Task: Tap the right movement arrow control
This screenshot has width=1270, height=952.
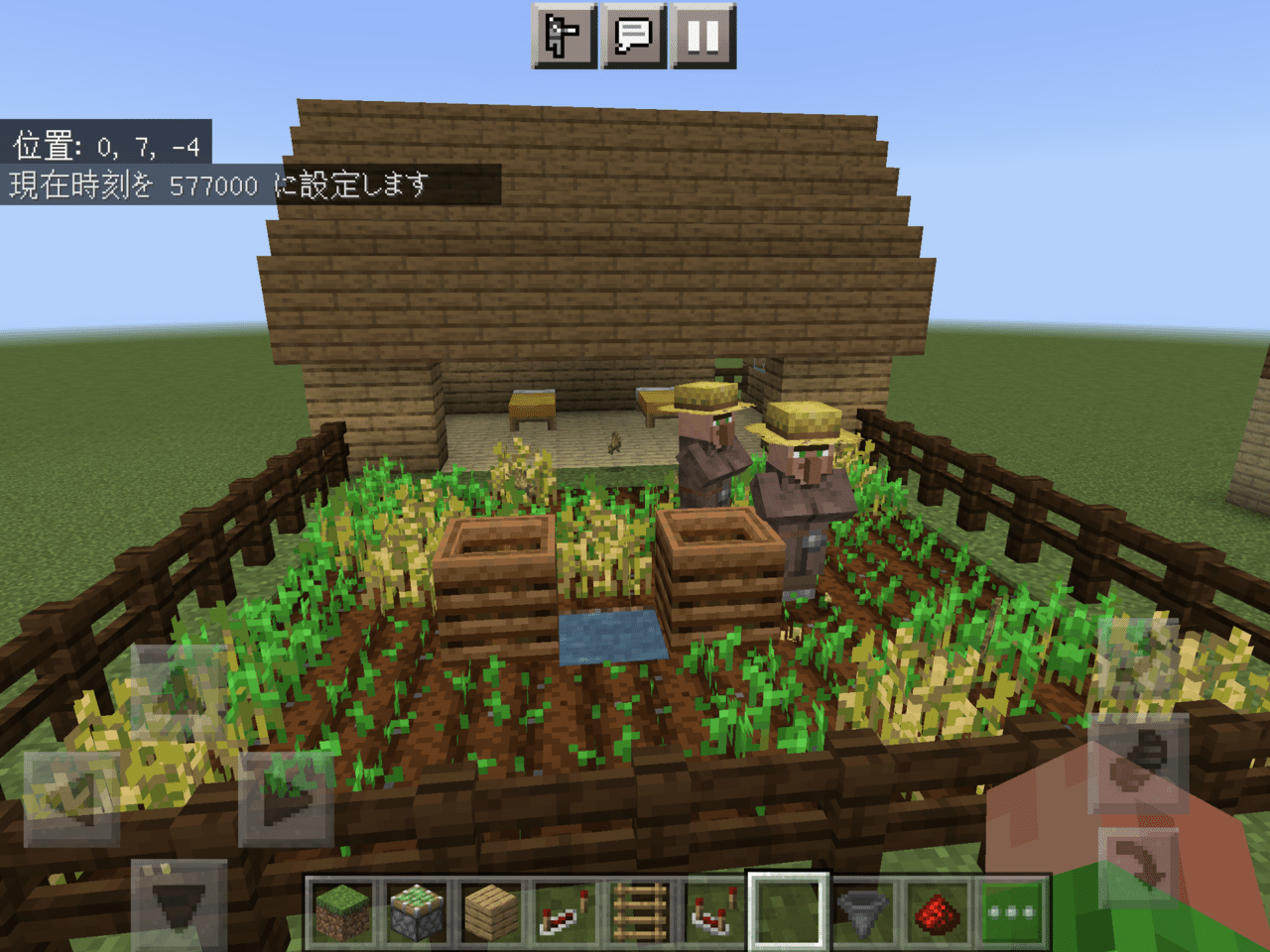Action: [x=285, y=797]
